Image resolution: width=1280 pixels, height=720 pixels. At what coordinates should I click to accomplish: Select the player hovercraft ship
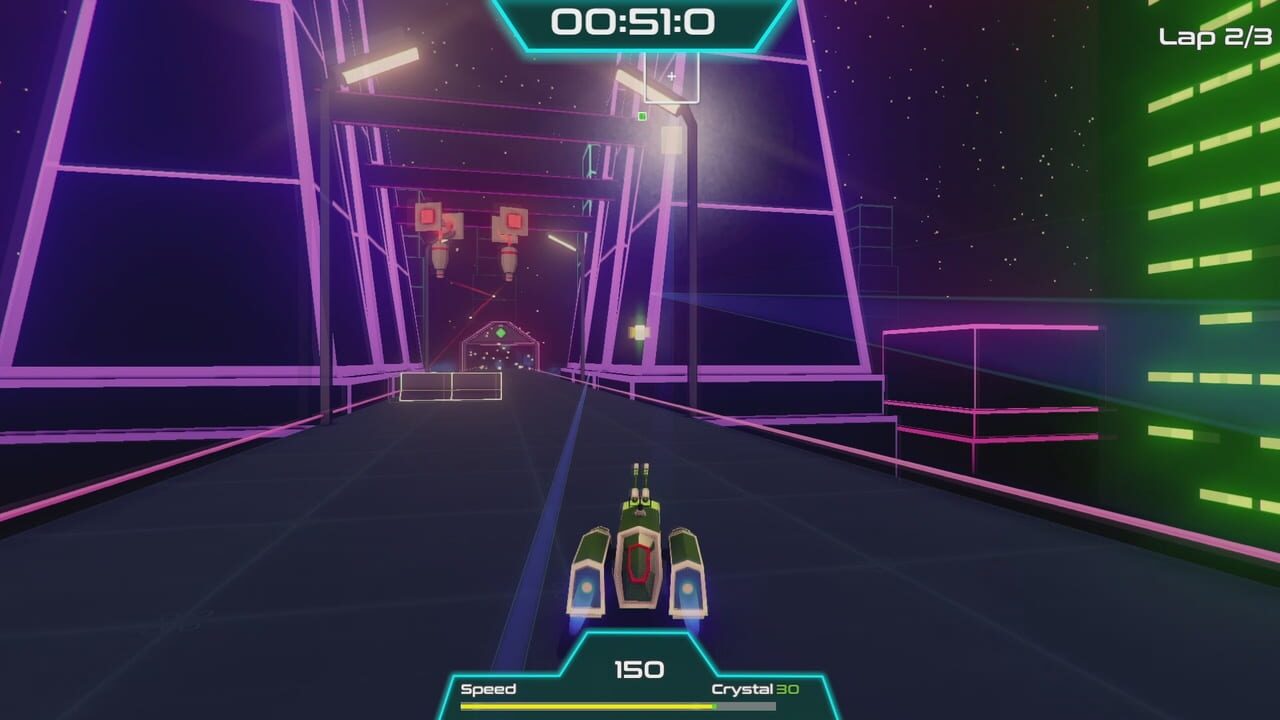640,560
